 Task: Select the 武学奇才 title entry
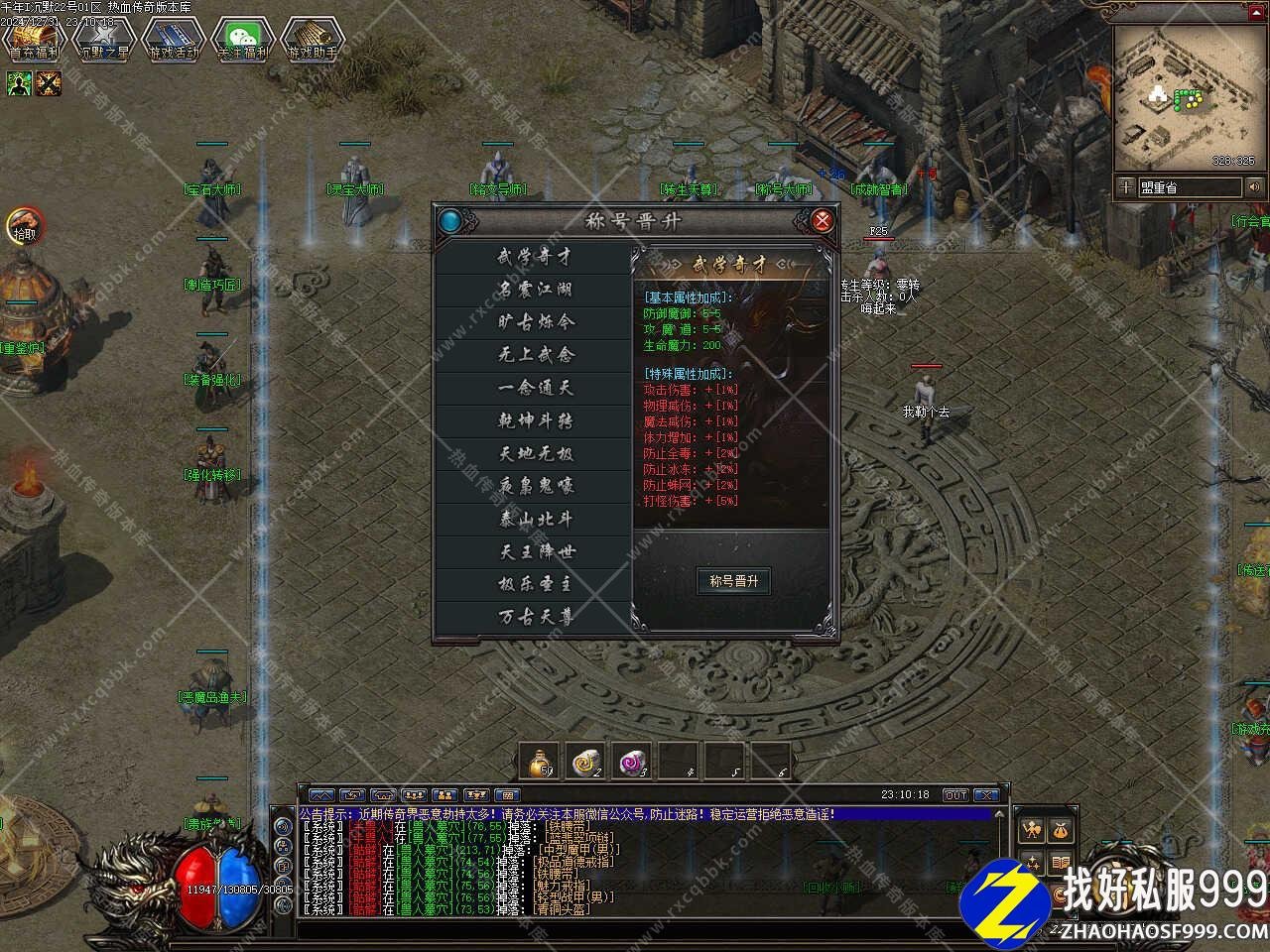pyautogui.click(x=535, y=257)
